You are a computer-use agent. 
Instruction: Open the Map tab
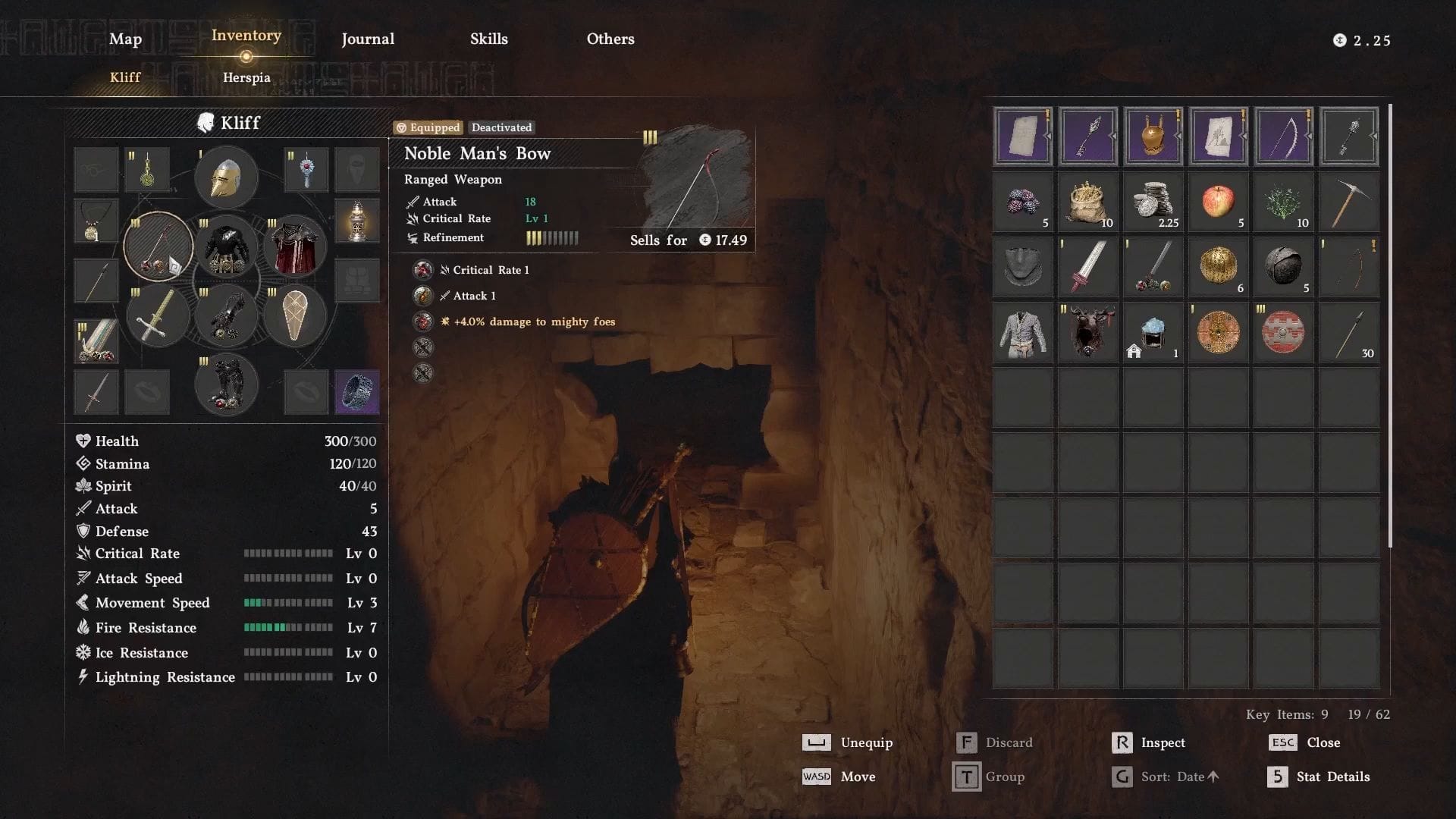point(125,39)
